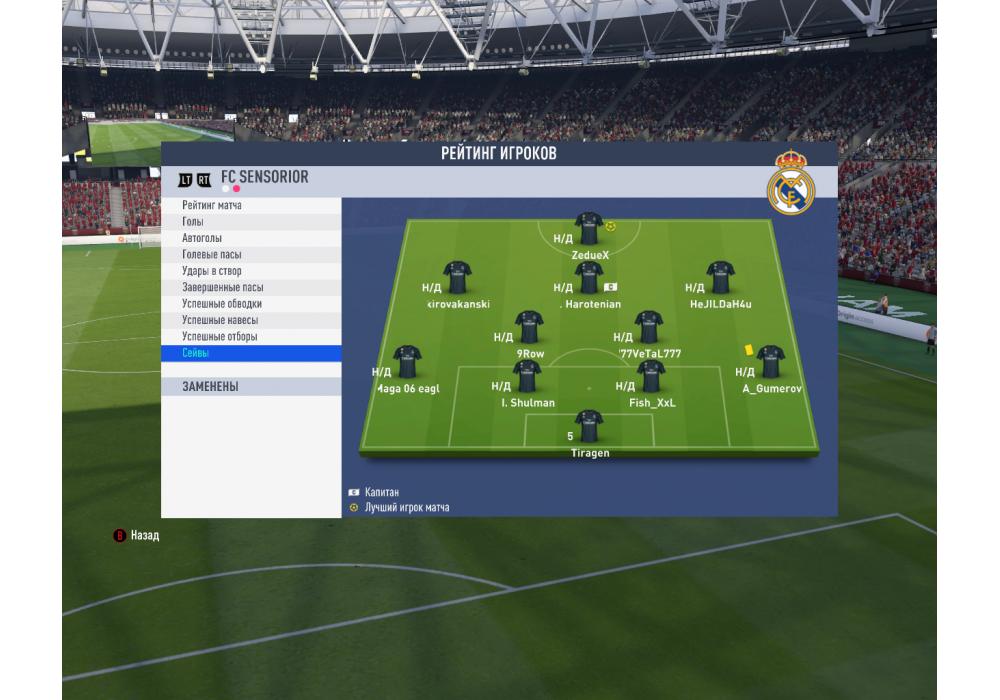Pick striker ZedueX on the formation
The image size is (1000, 700).
[589, 229]
